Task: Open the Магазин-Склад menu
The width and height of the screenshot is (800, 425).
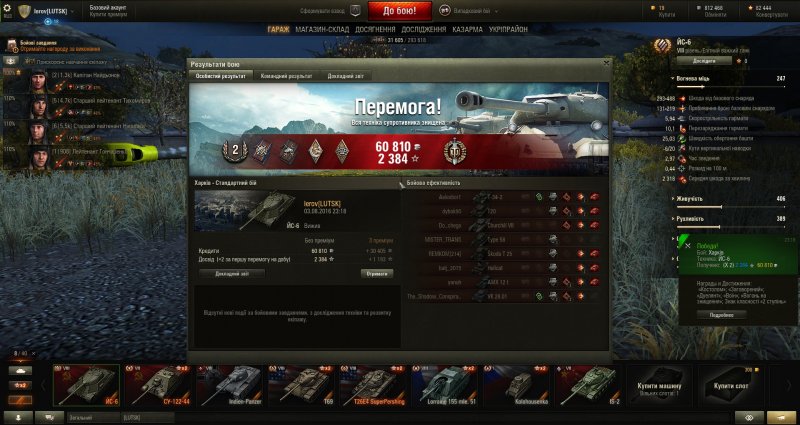Action: click(323, 30)
